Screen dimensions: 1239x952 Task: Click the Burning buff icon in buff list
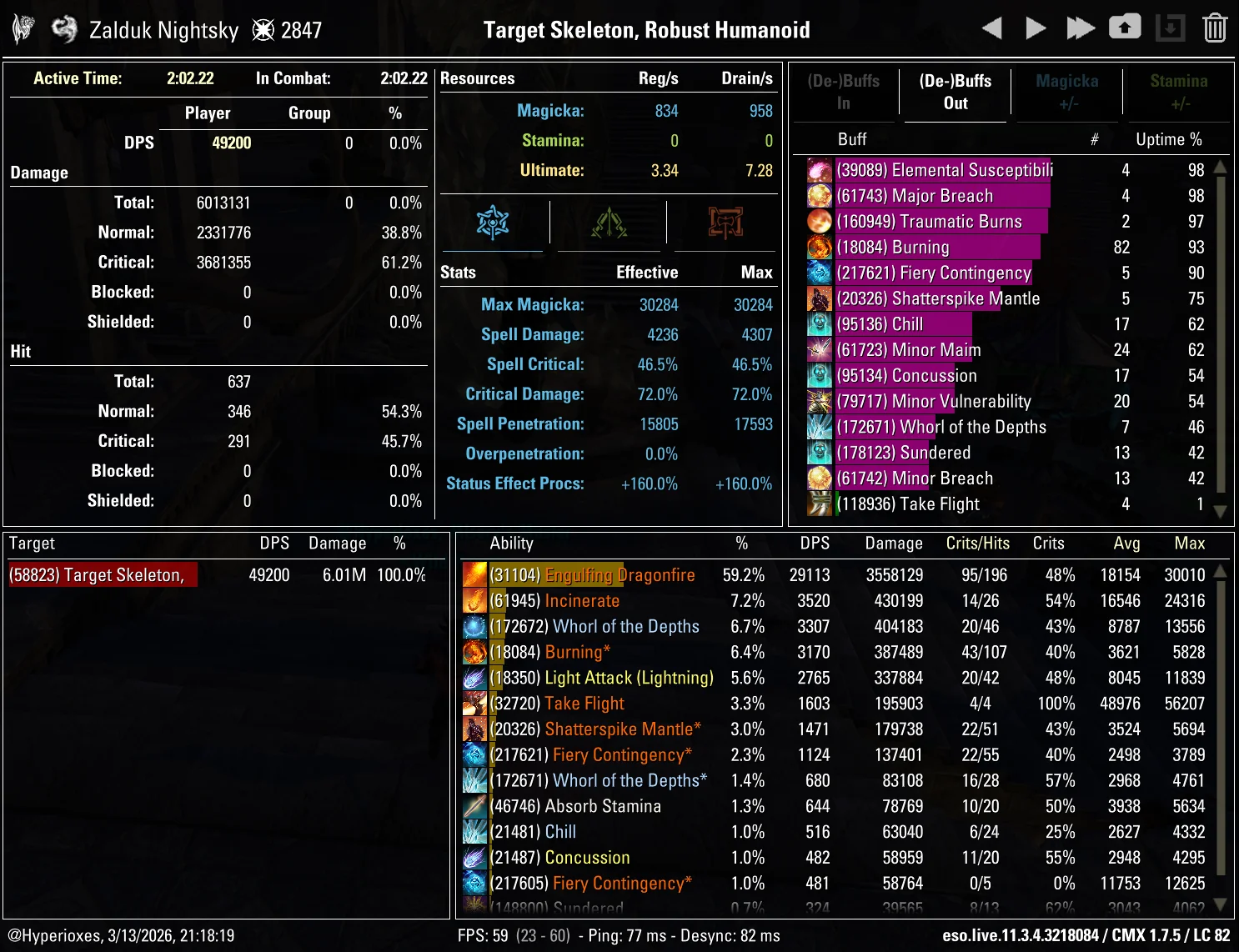click(x=819, y=247)
